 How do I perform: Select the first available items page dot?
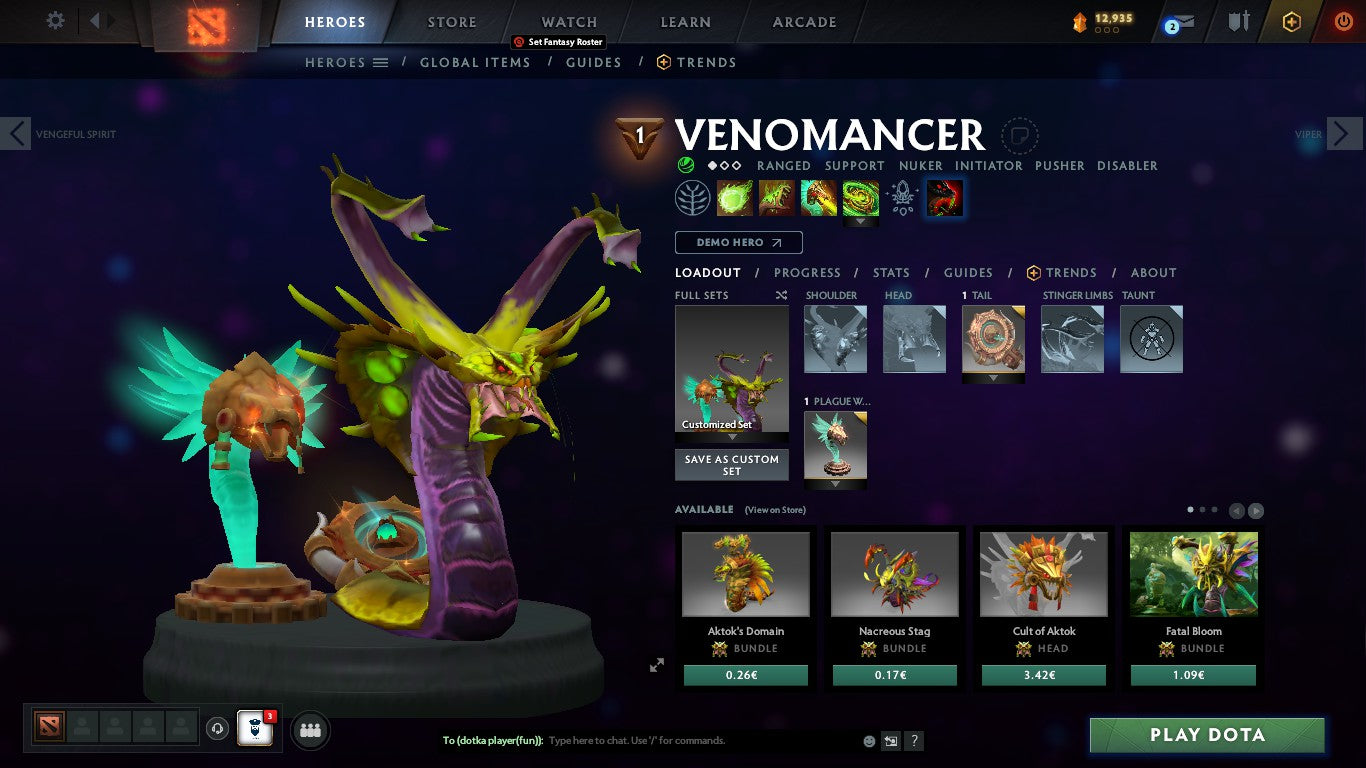[1190, 509]
